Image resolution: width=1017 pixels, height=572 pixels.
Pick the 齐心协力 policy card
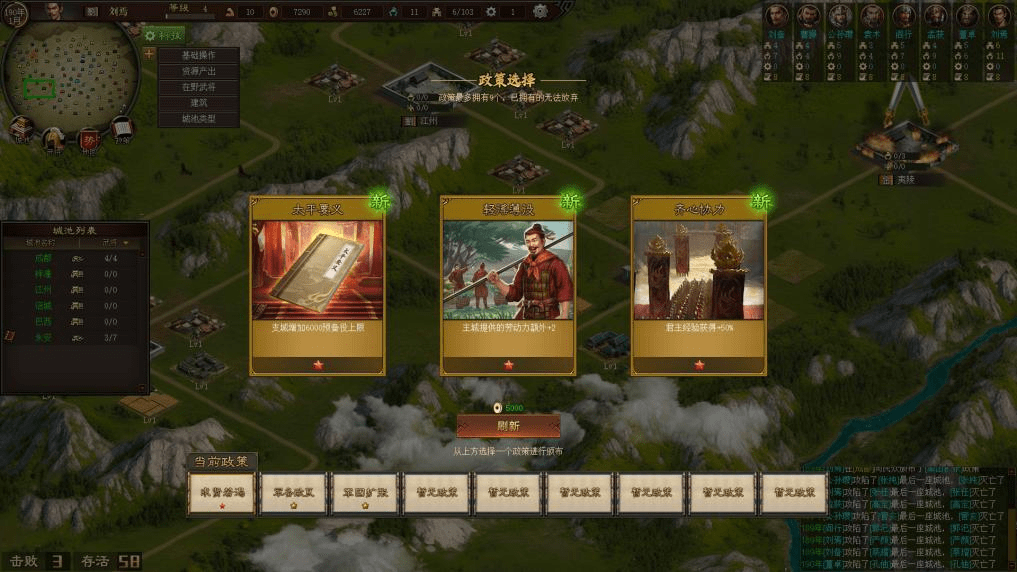pyautogui.click(x=698, y=285)
